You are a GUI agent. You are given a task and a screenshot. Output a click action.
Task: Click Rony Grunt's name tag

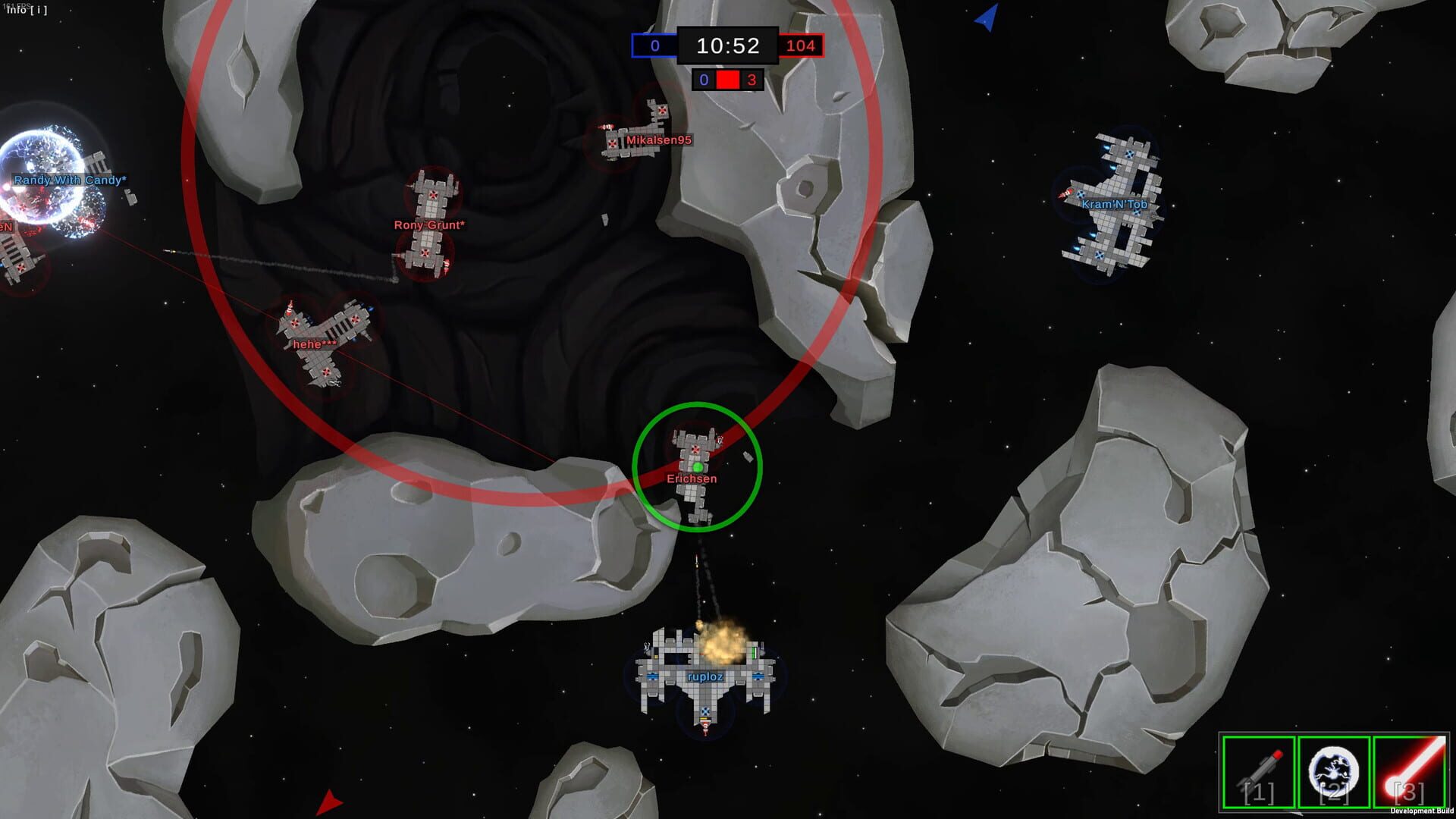point(428,225)
